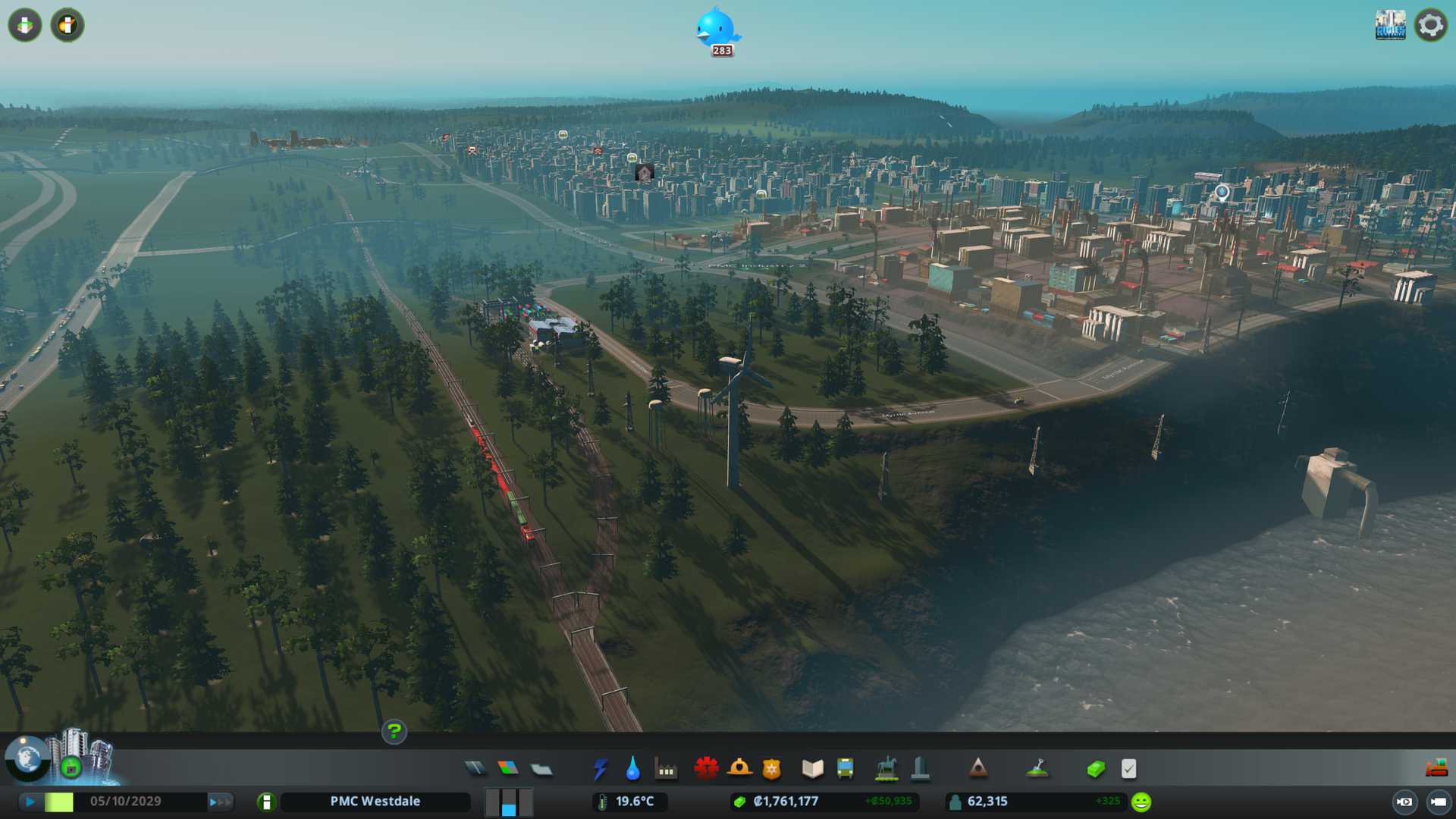1456x819 pixels.
Task: Open the garbage factory menu
Action: pyautogui.click(x=666, y=769)
